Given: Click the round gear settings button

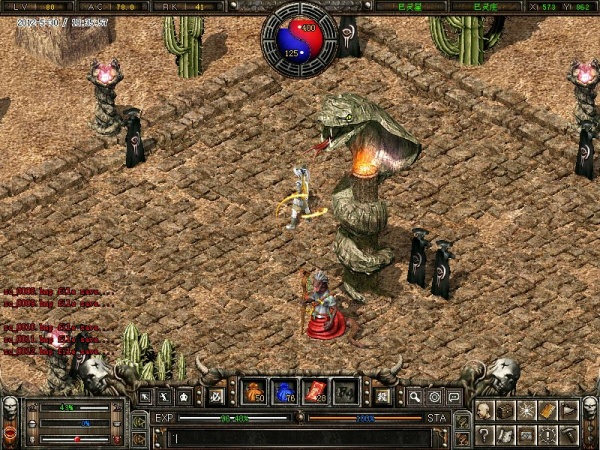Looking at the screenshot, I should 434,396.
